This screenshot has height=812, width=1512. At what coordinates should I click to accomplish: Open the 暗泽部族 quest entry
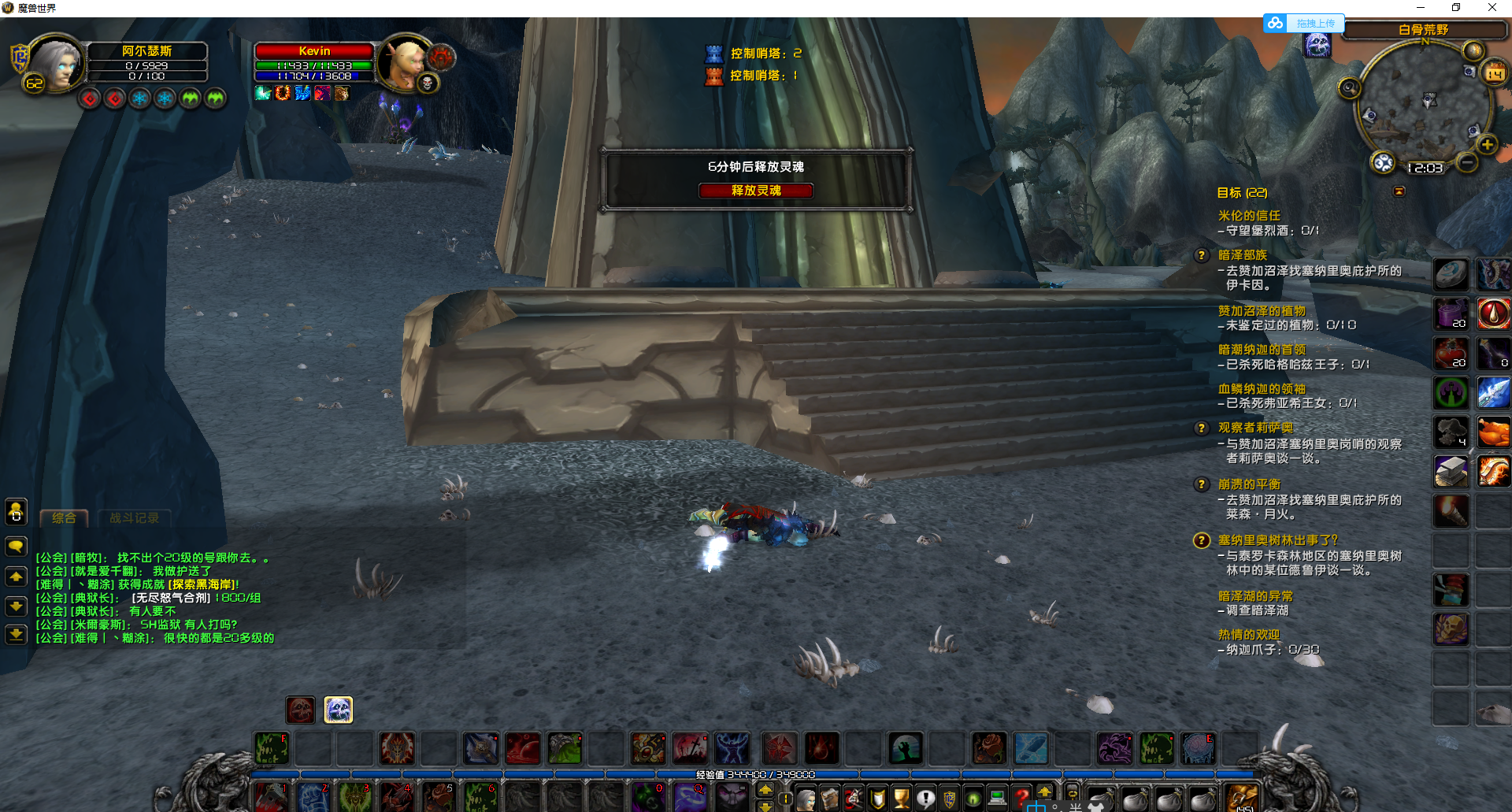point(1242,254)
